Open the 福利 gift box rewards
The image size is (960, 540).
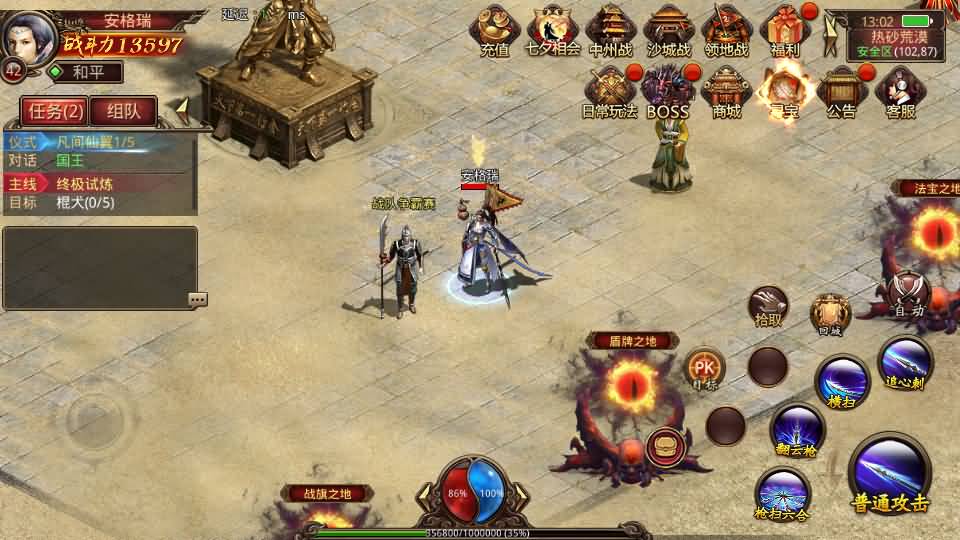(x=786, y=30)
